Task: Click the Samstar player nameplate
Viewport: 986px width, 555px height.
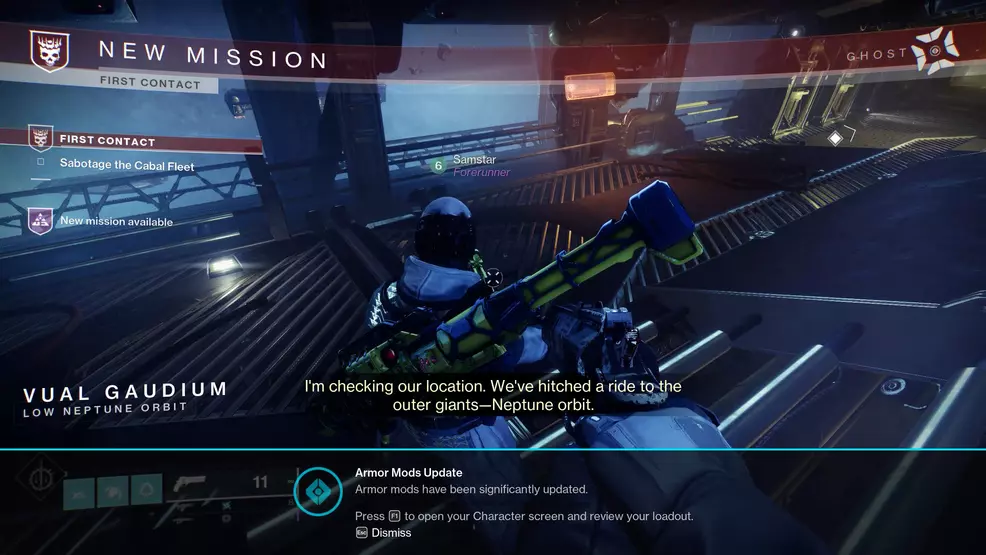Action: (x=474, y=160)
